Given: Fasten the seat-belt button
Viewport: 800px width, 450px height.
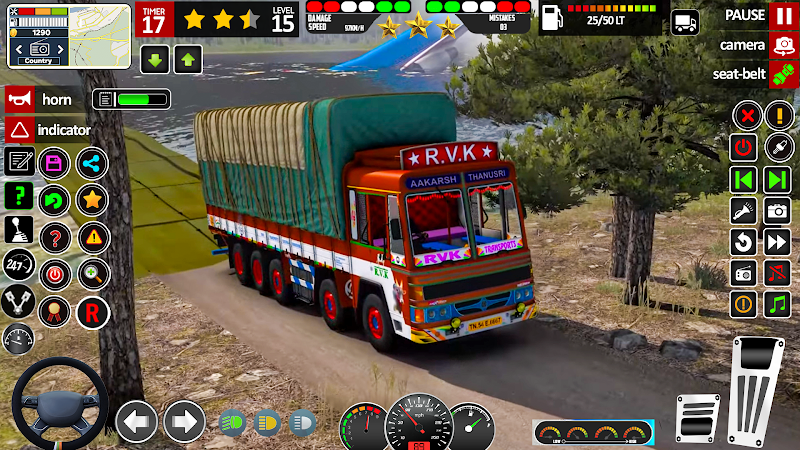Looking at the screenshot, I should click(x=783, y=74).
